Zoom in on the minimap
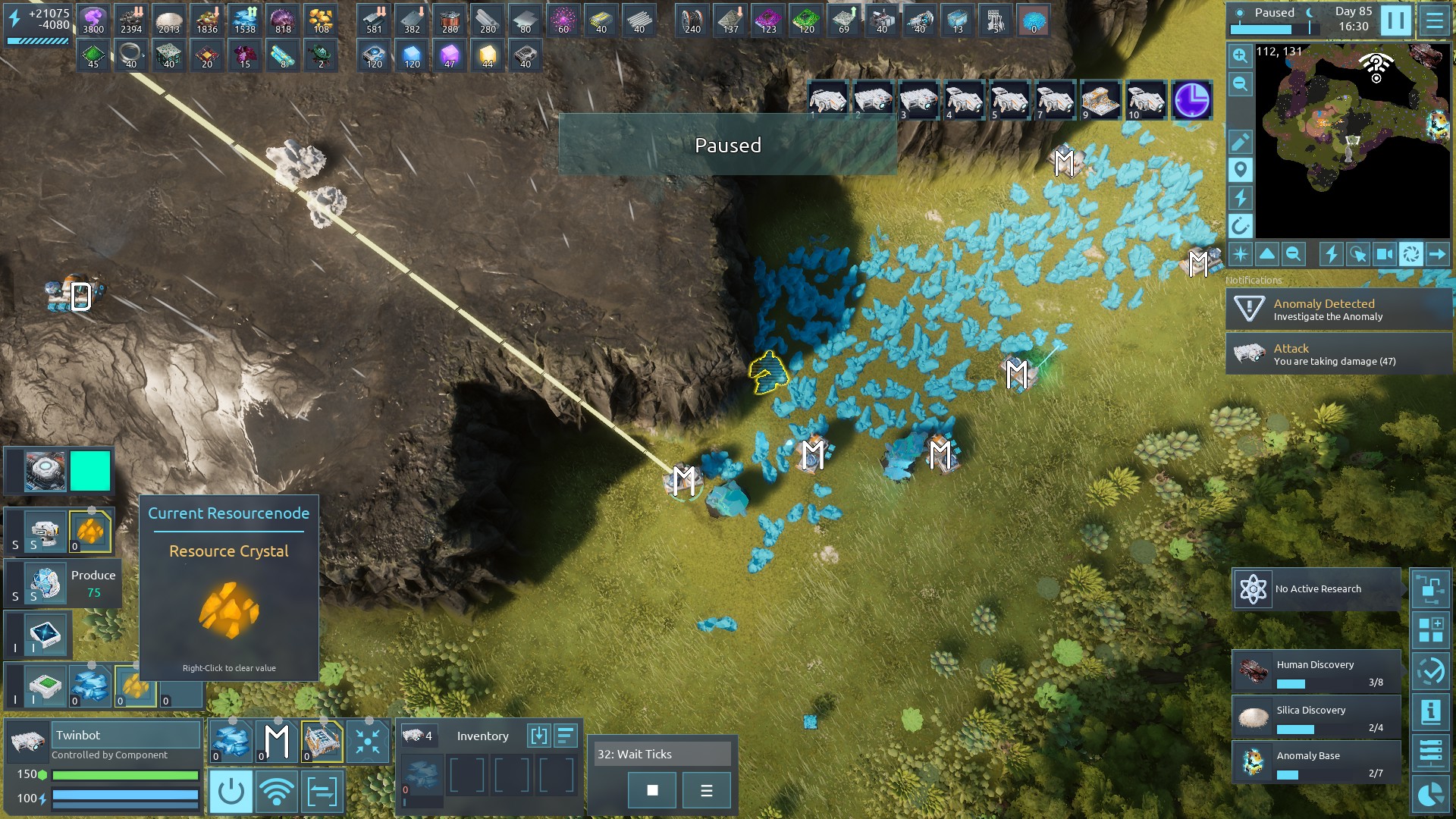 1240,55
